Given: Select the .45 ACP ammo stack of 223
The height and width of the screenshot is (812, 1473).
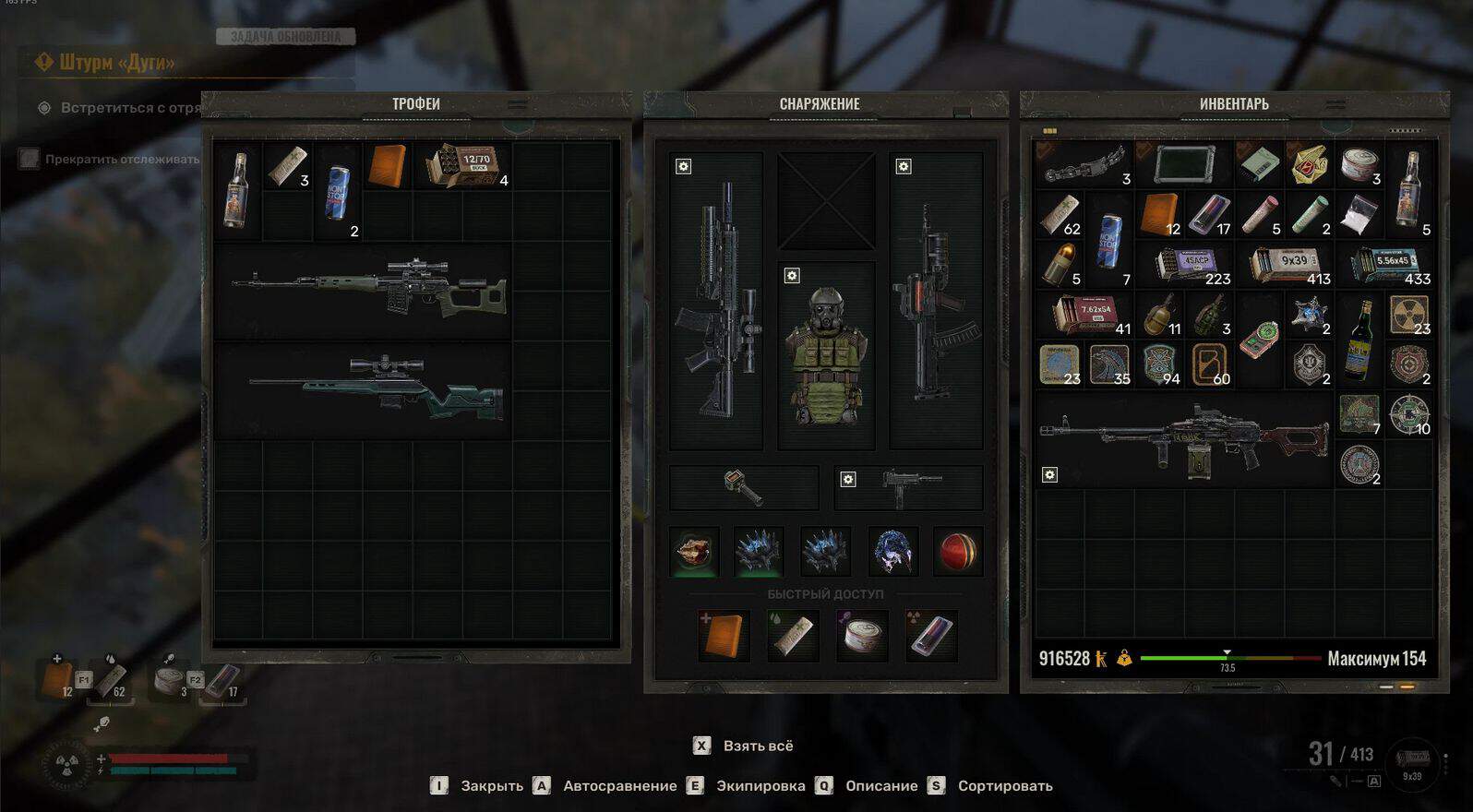Looking at the screenshot, I should 1192,265.
